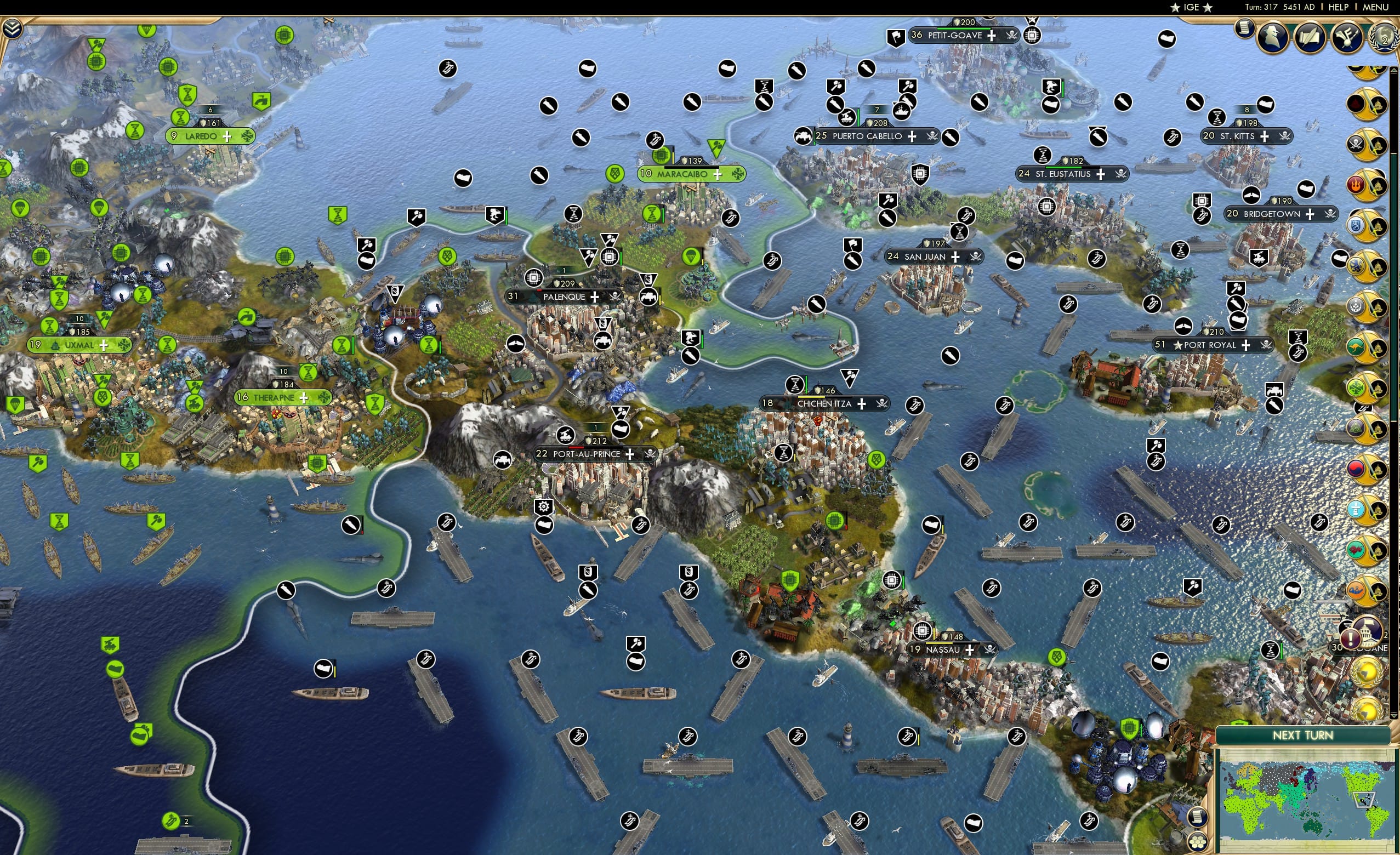Click the IGE star label at top
This screenshot has height=855, width=1400.
pyautogui.click(x=1191, y=7)
